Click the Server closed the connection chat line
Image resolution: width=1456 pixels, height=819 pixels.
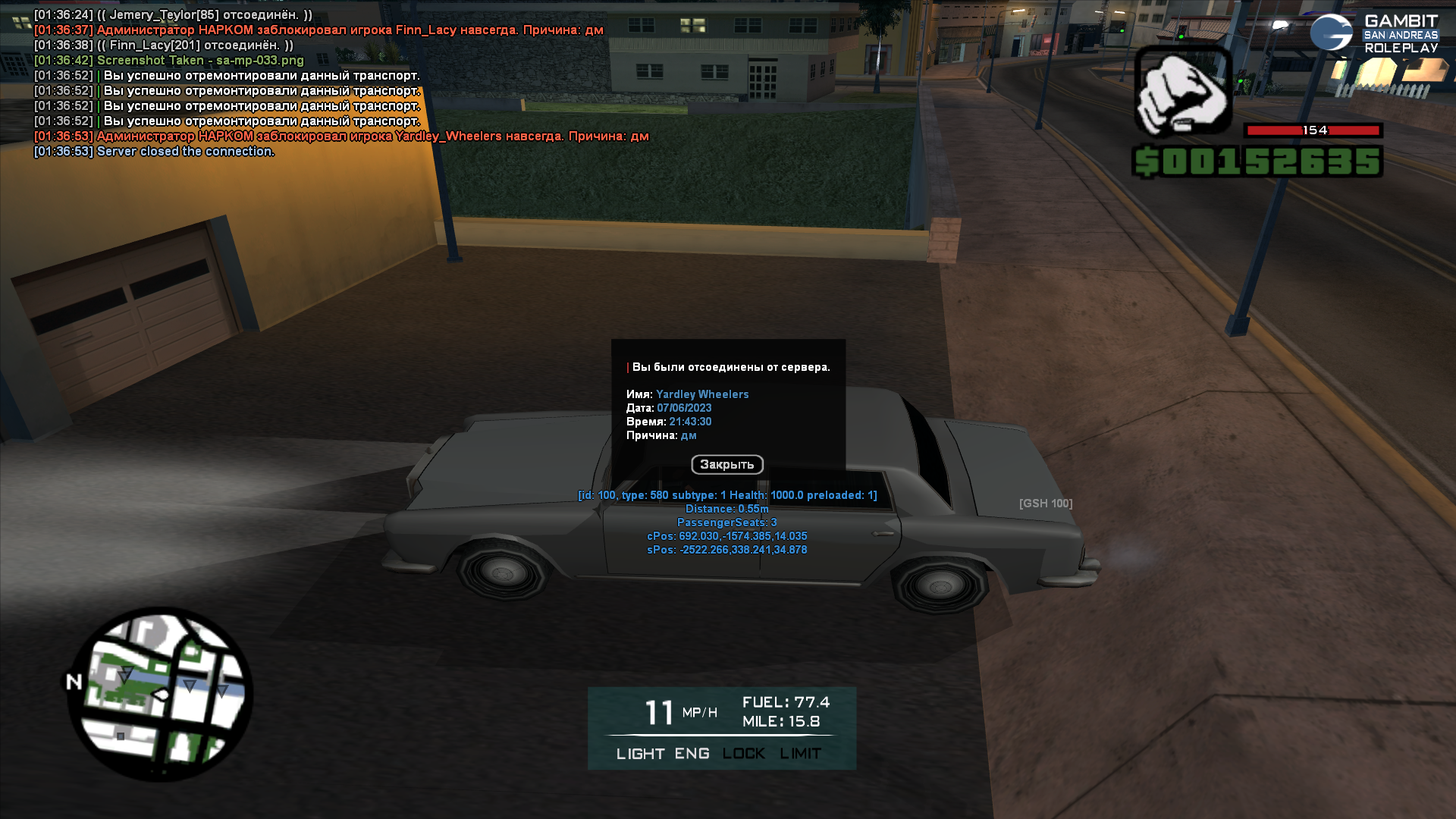[185, 152]
